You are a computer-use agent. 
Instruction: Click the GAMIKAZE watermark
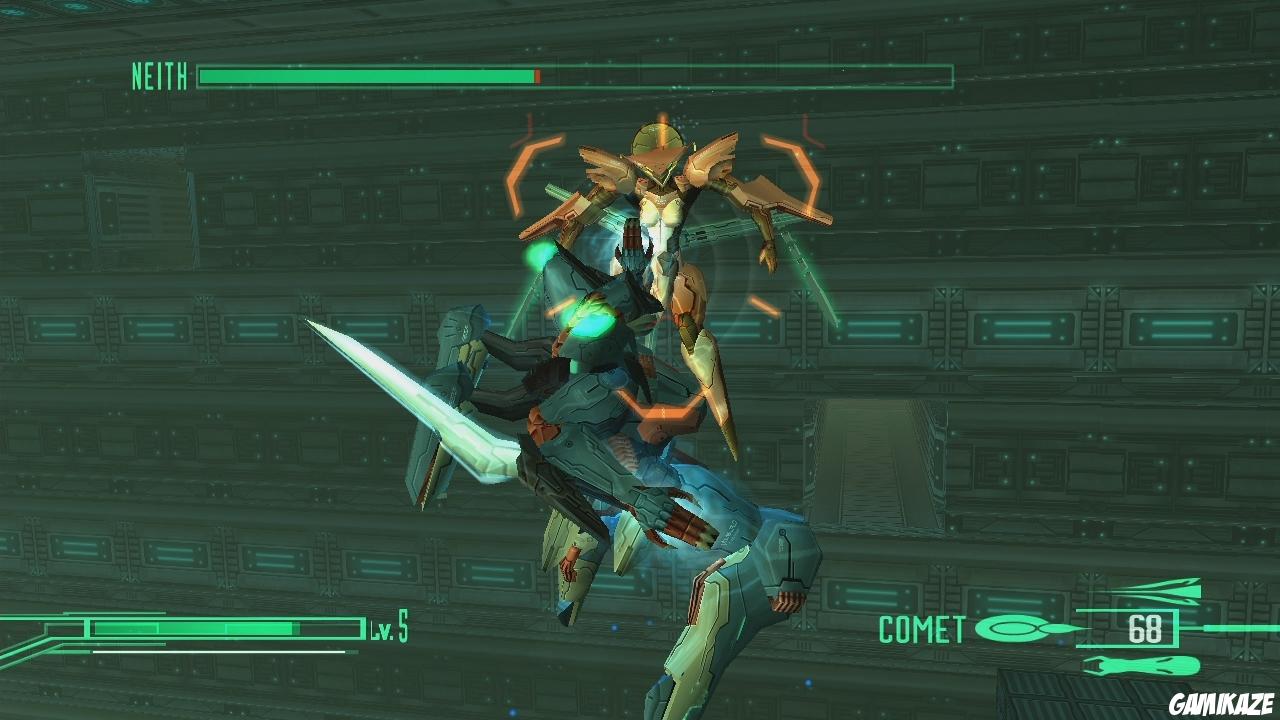(x=1222, y=704)
